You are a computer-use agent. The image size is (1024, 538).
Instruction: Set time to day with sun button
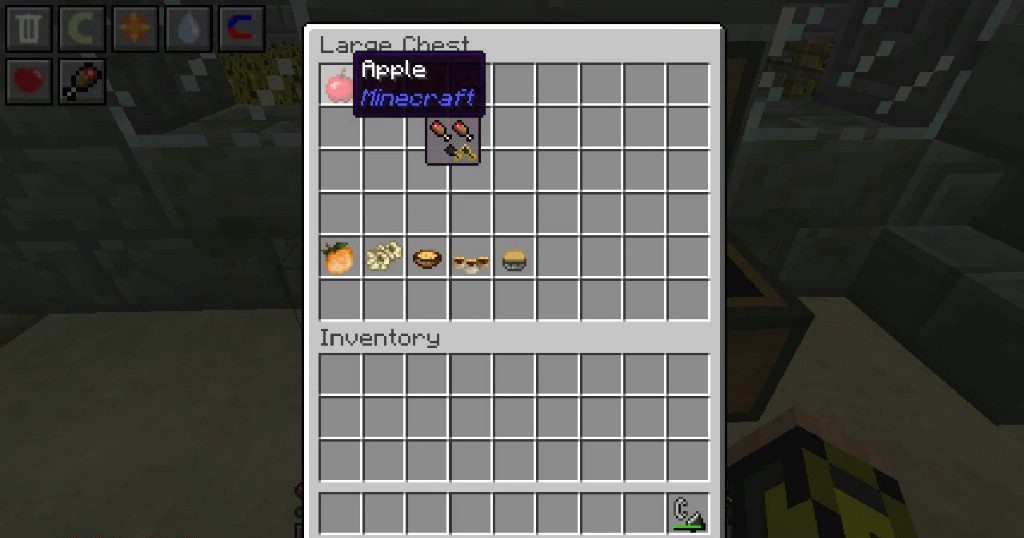coord(135,29)
